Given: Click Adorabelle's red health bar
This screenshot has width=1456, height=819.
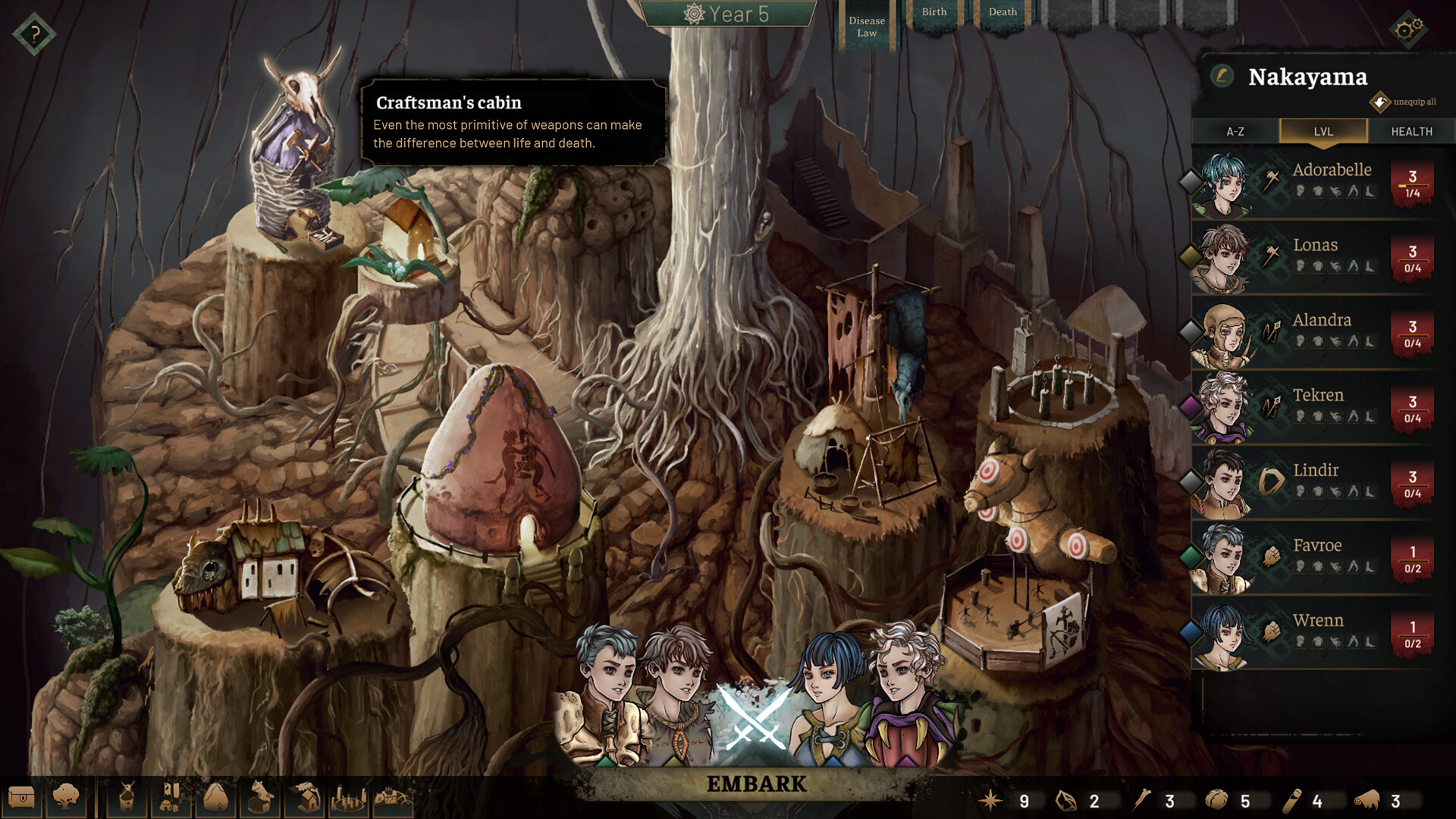Looking at the screenshot, I should (x=1412, y=182).
